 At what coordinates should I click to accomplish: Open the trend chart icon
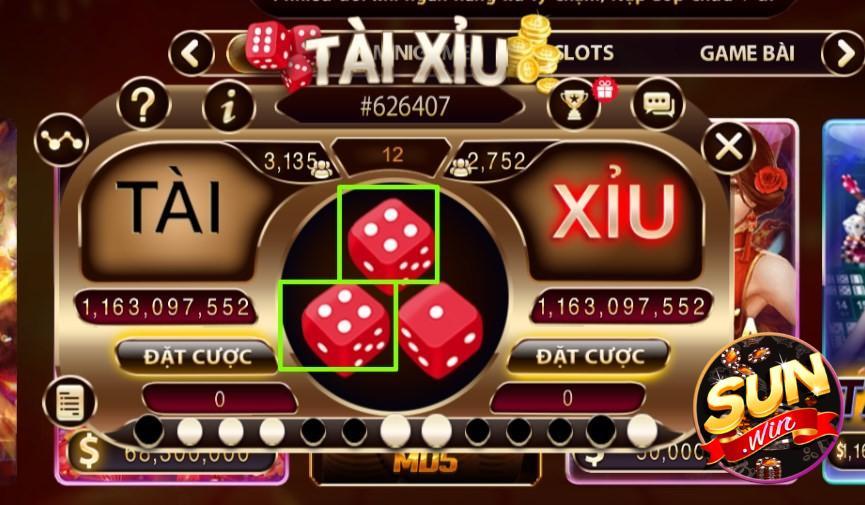point(61,139)
